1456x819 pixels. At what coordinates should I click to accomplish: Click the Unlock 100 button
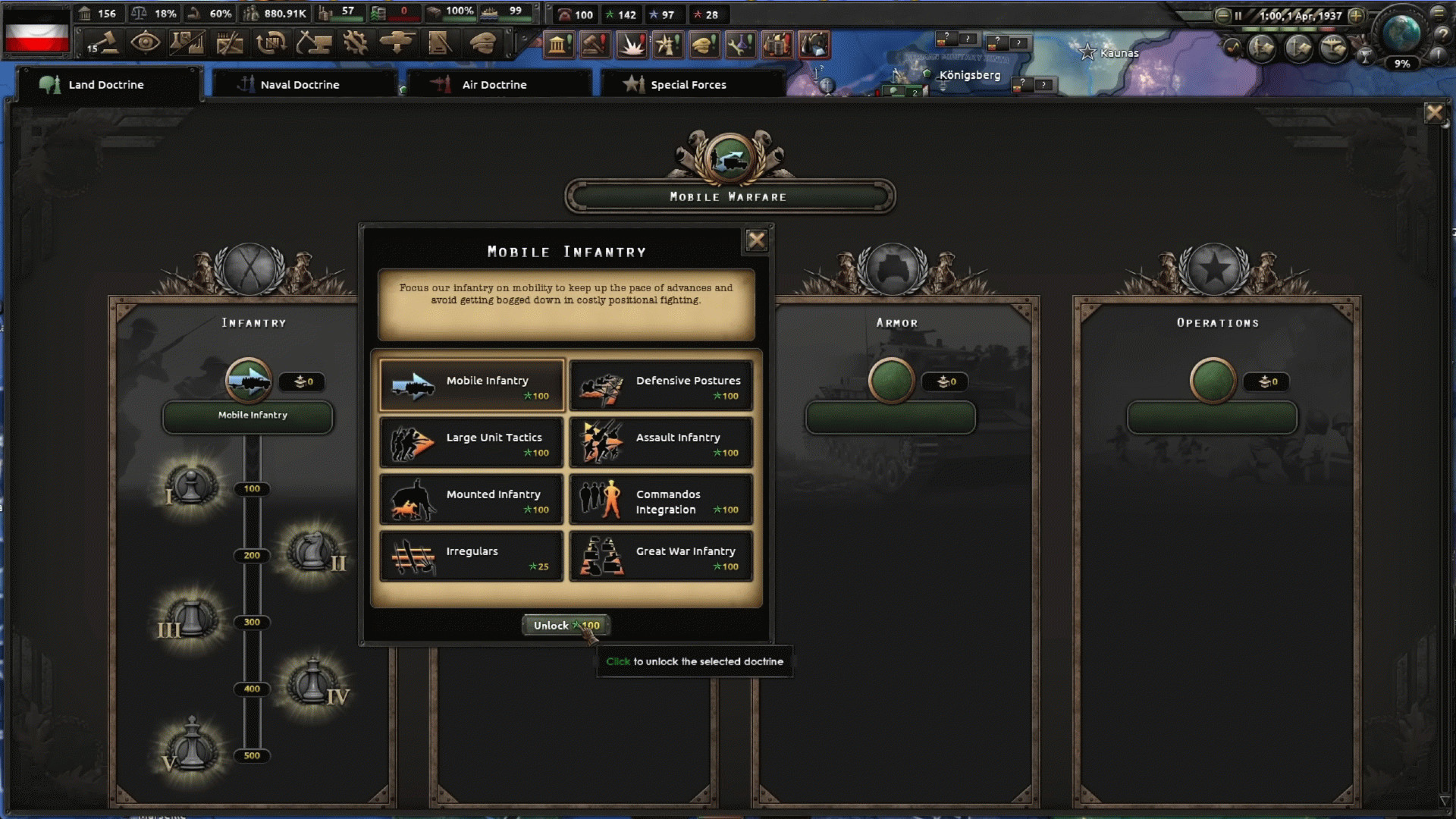click(565, 625)
